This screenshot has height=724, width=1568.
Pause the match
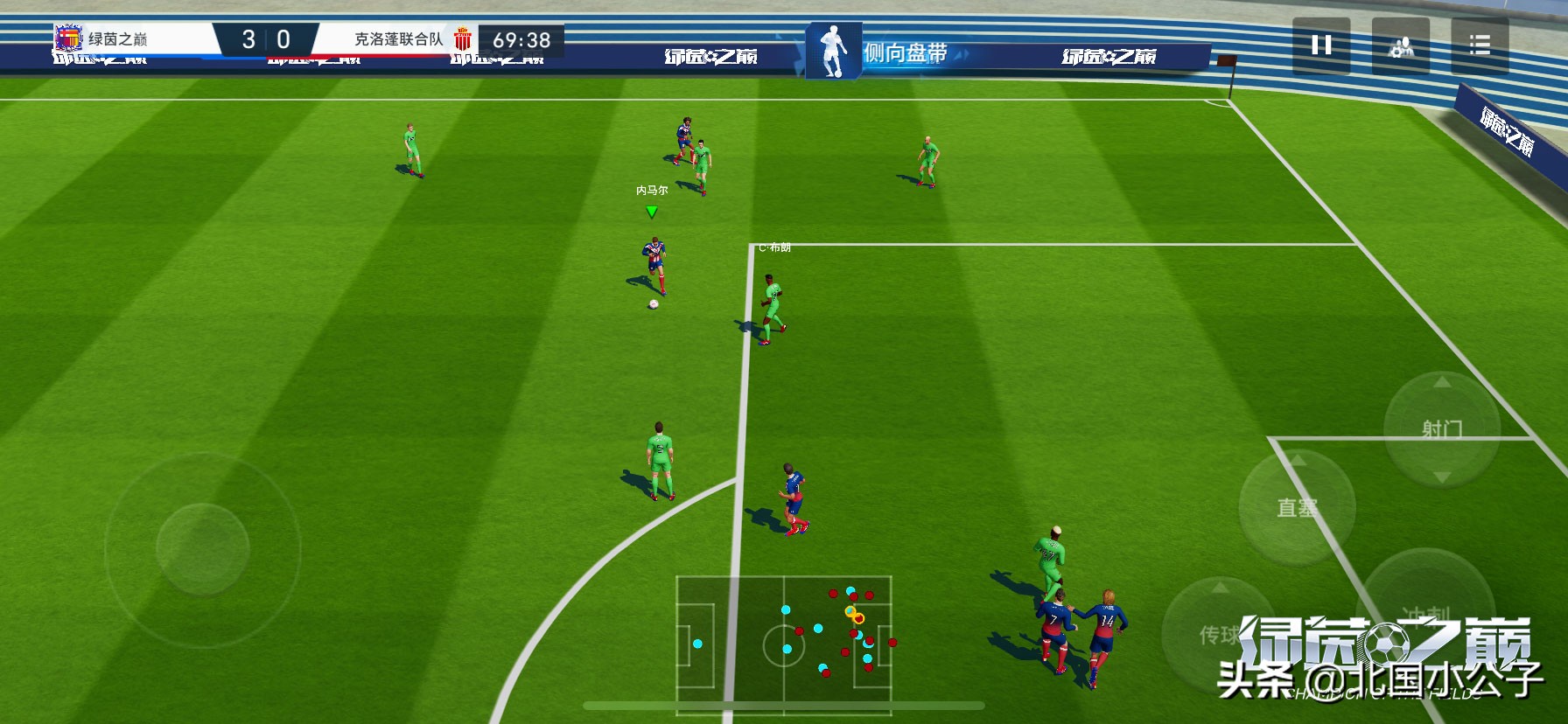tap(1321, 45)
